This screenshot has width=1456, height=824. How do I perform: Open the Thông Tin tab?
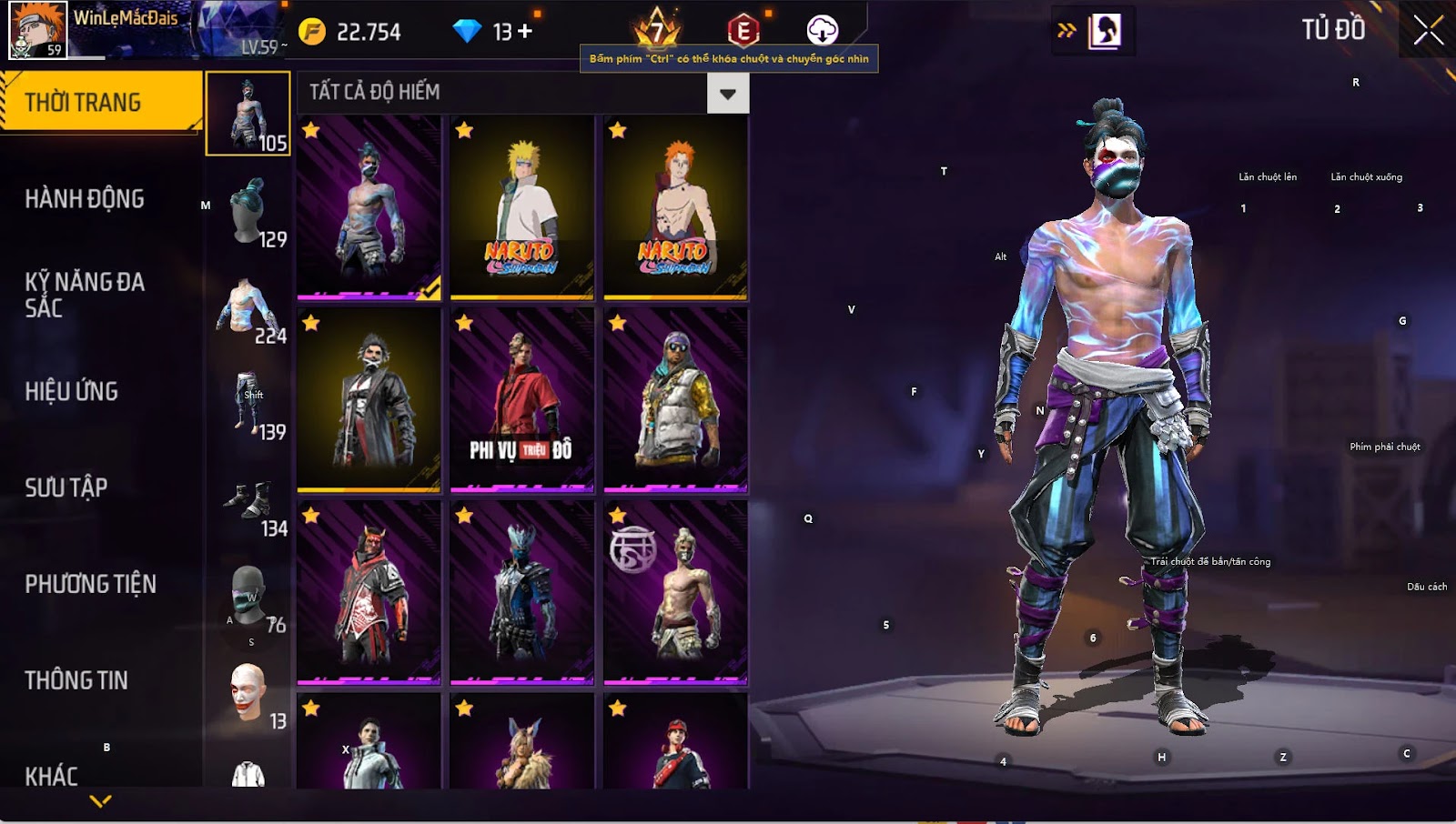tap(76, 680)
